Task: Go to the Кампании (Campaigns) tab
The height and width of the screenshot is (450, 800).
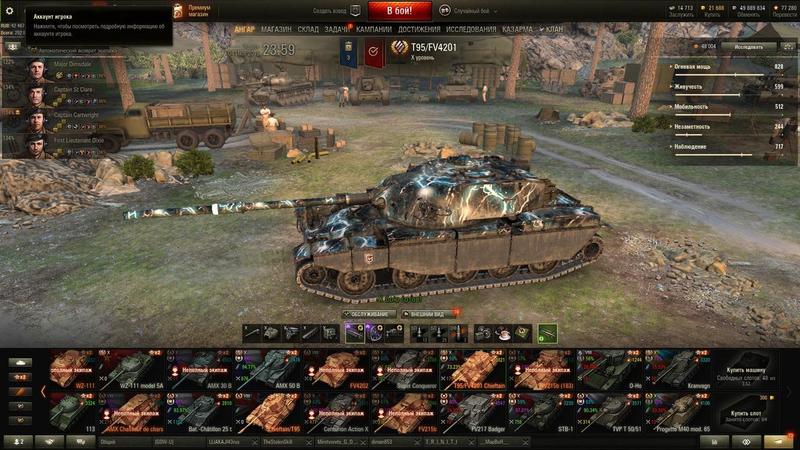Action: pos(374,30)
